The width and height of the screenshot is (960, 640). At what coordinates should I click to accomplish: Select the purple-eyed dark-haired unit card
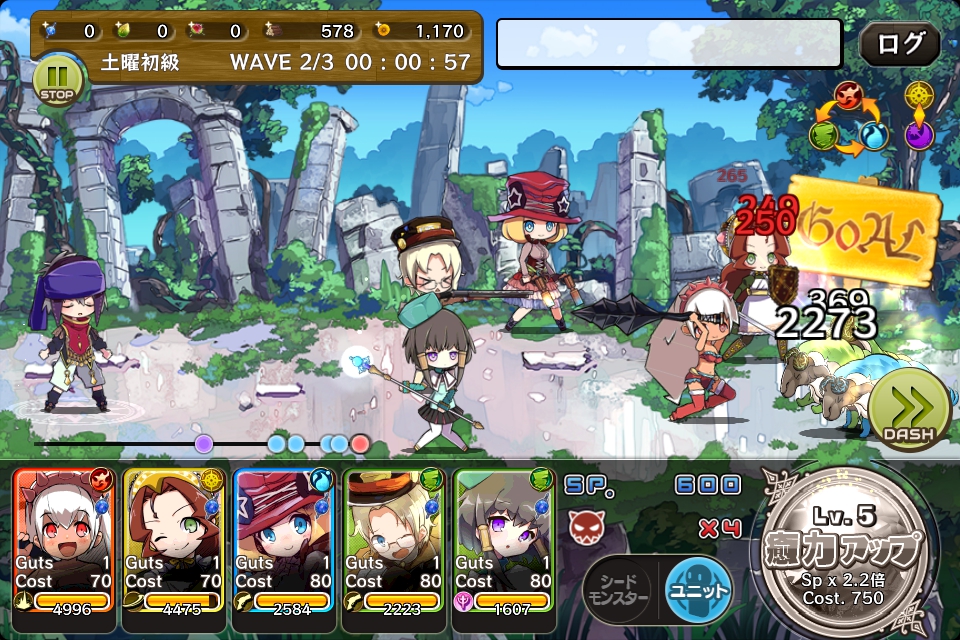503,538
